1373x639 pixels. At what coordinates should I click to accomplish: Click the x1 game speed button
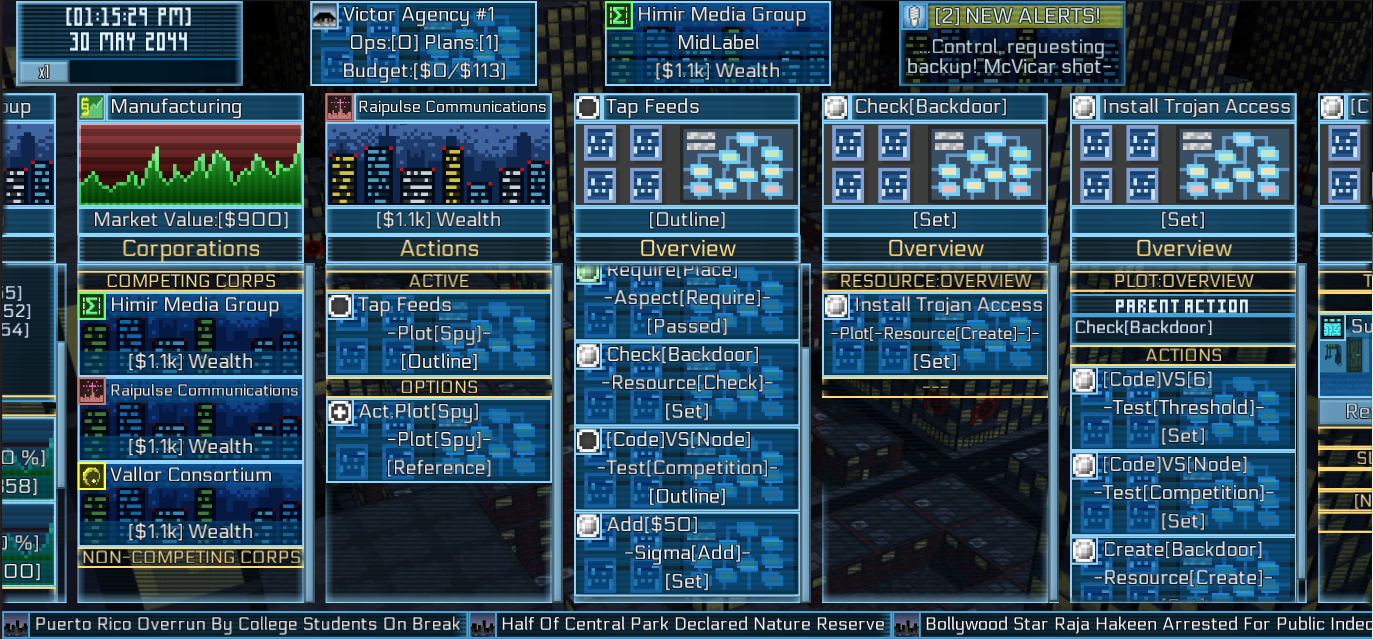pos(44,71)
